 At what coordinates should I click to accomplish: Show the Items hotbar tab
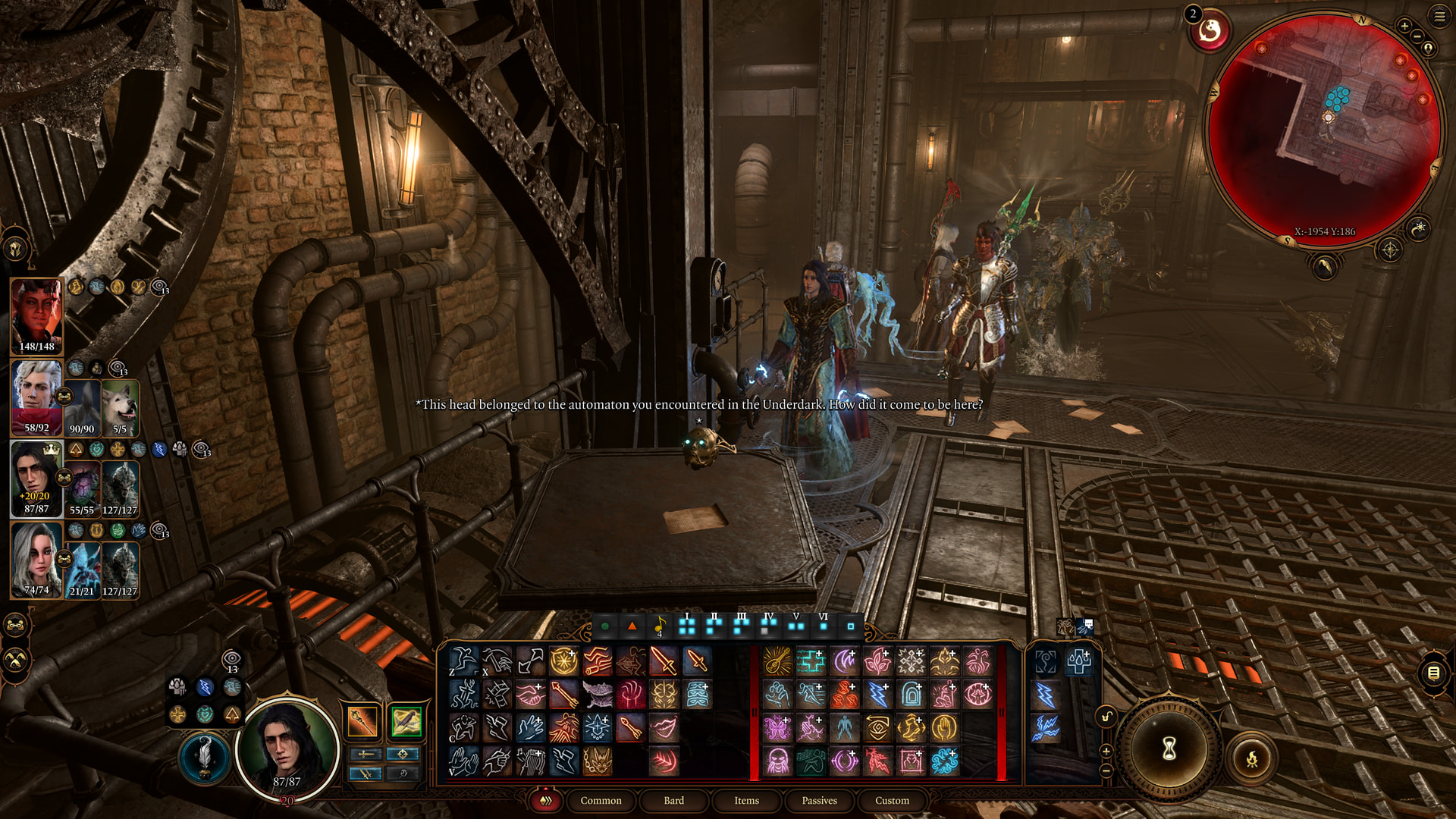pos(746,800)
